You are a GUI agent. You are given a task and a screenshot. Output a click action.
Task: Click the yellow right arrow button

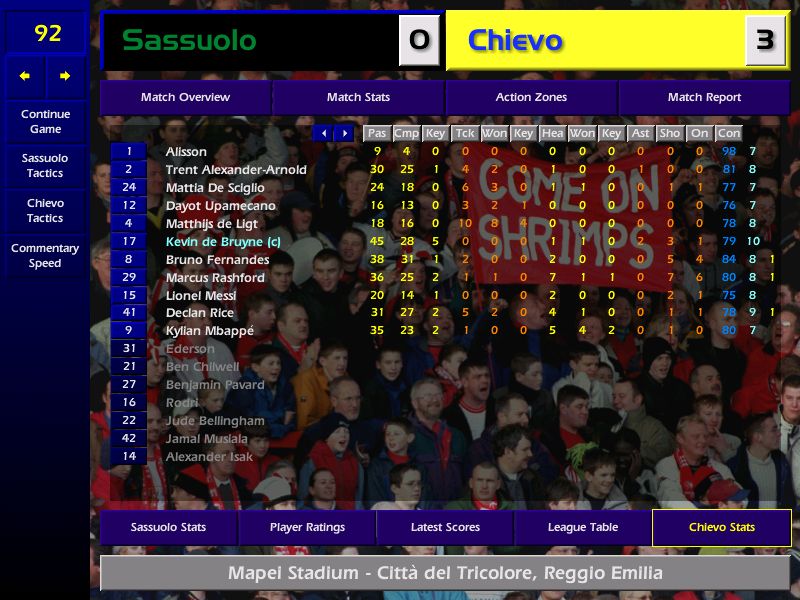click(x=66, y=76)
